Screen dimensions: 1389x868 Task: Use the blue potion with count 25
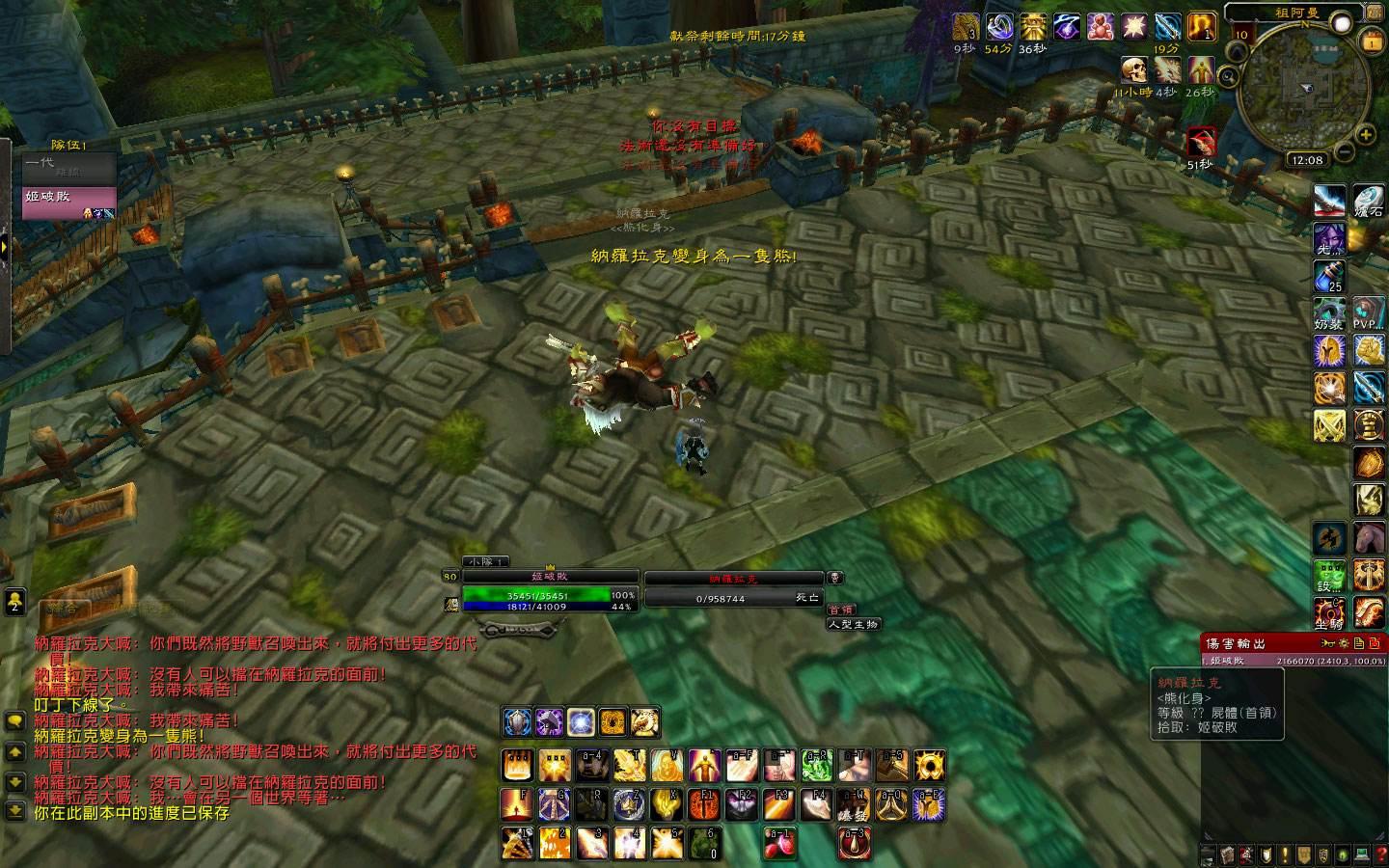point(1329,278)
